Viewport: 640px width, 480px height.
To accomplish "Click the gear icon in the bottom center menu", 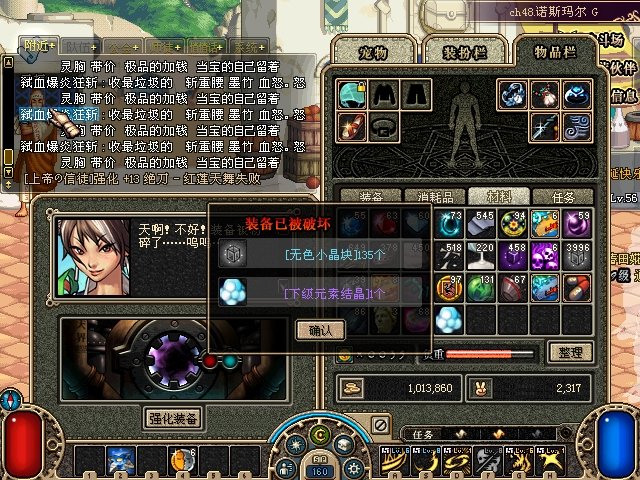I will tap(351, 466).
